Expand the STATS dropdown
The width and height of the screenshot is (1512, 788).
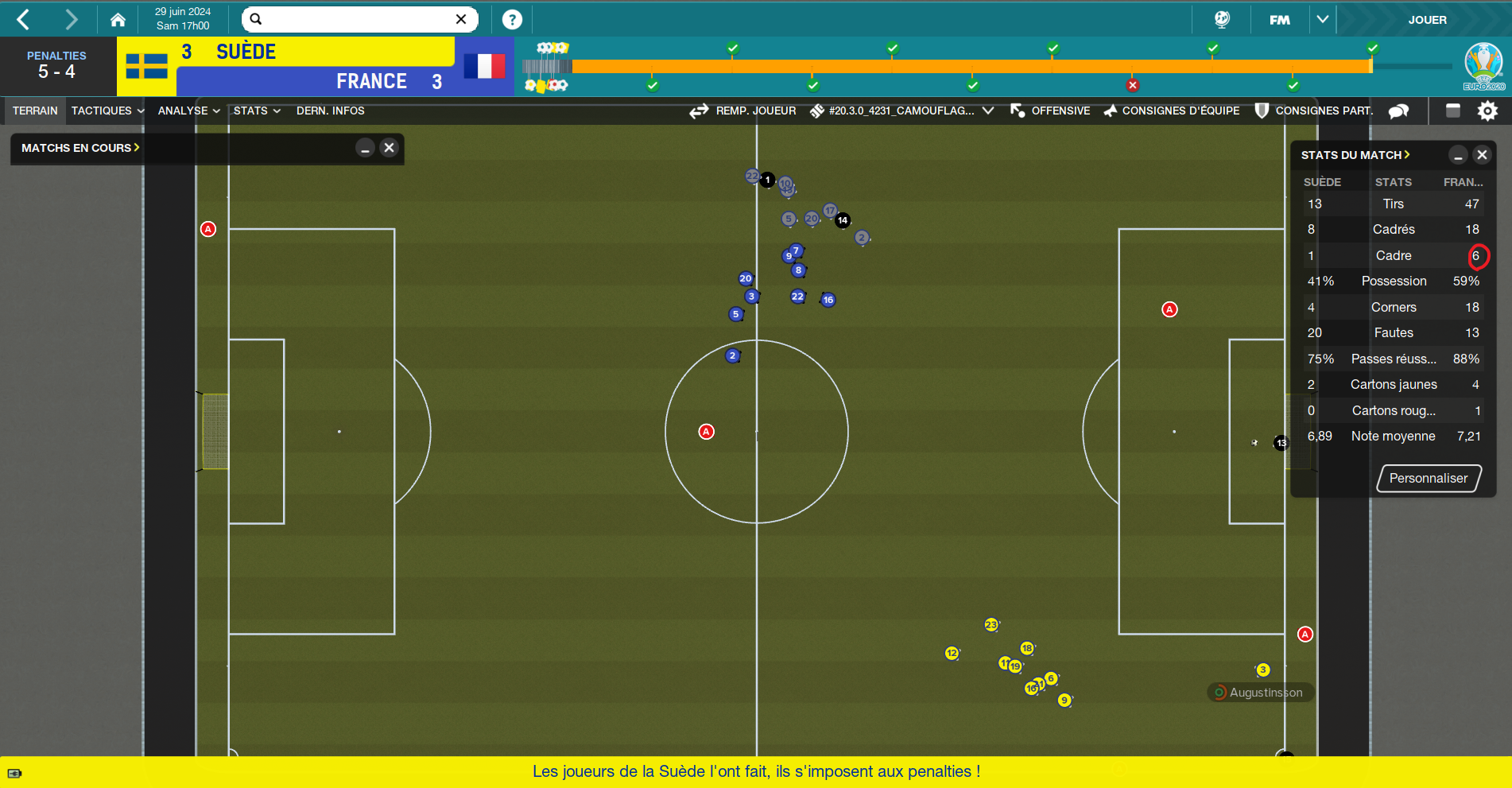[x=257, y=111]
